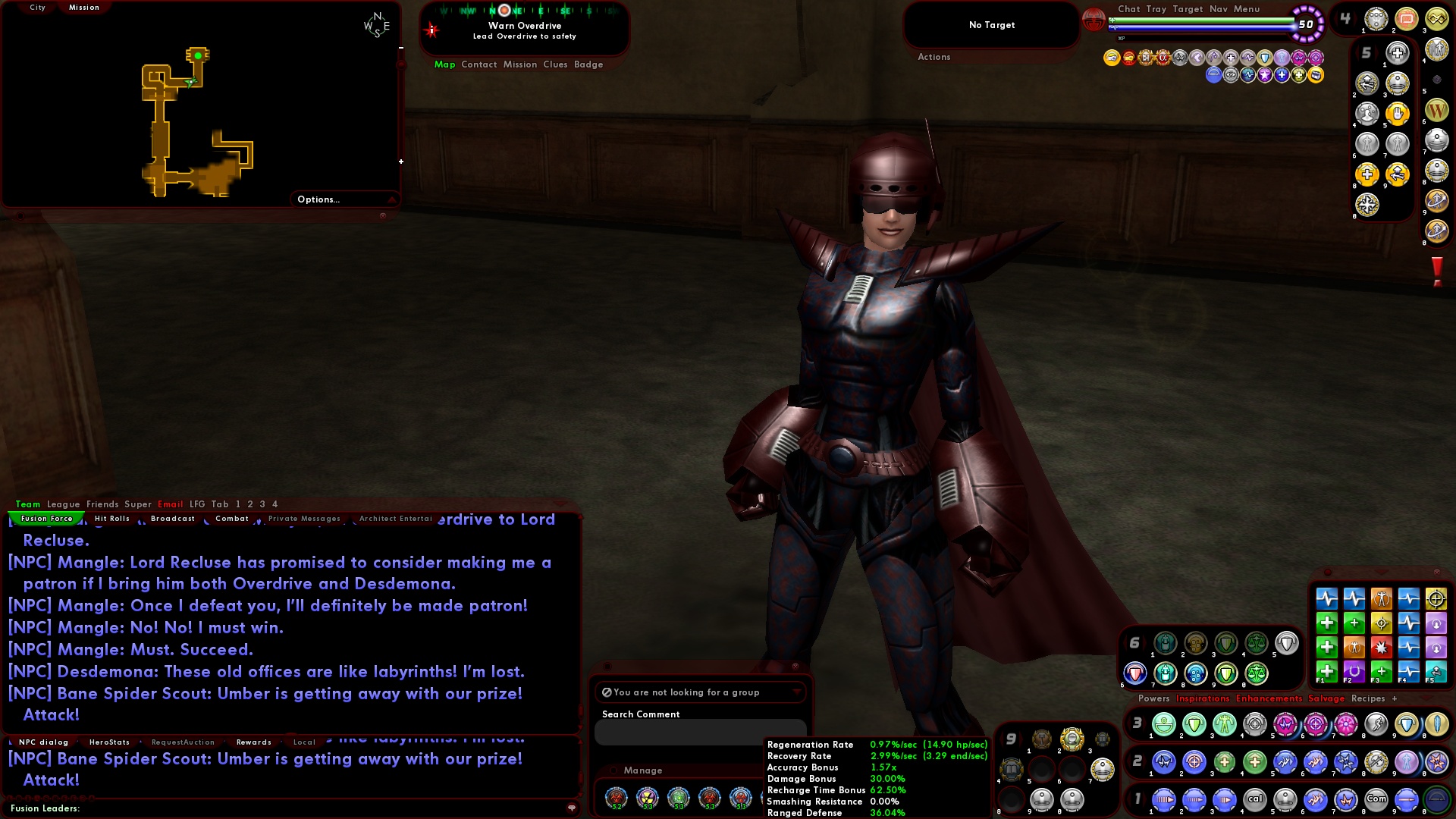Activate the Com power in tray one
The height and width of the screenshot is (819, 1456).
tap(1376, 799)
